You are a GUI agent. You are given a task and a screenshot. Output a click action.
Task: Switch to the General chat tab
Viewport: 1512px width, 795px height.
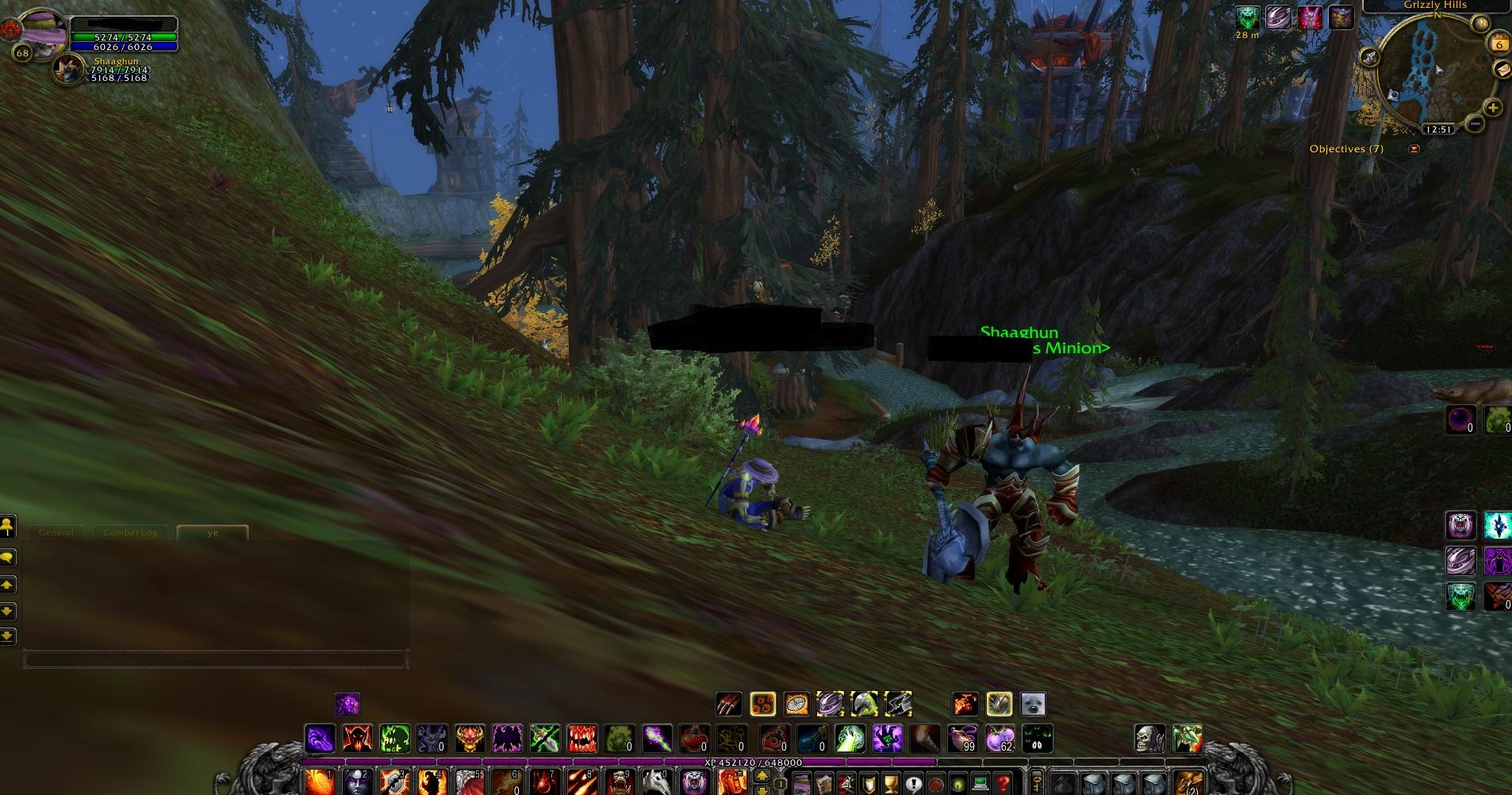tap(56, 532)
